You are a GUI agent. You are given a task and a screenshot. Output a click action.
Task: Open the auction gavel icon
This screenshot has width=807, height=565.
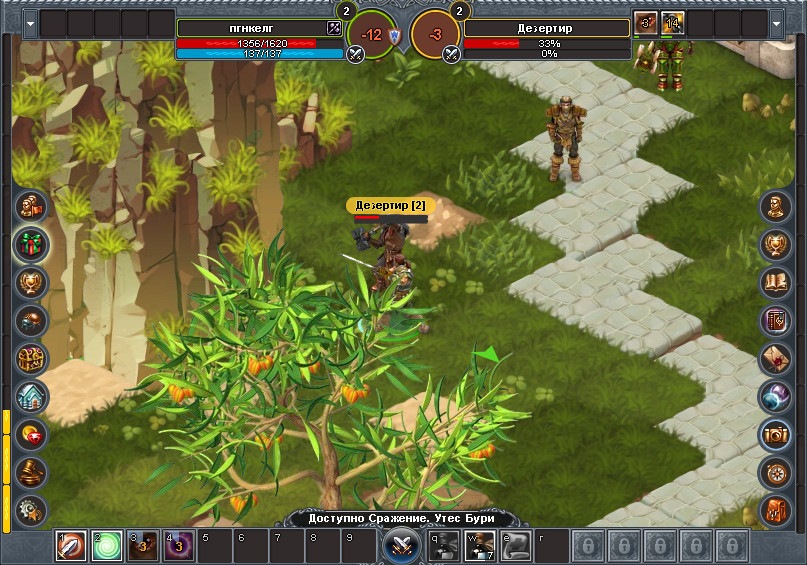coord(32,471)
